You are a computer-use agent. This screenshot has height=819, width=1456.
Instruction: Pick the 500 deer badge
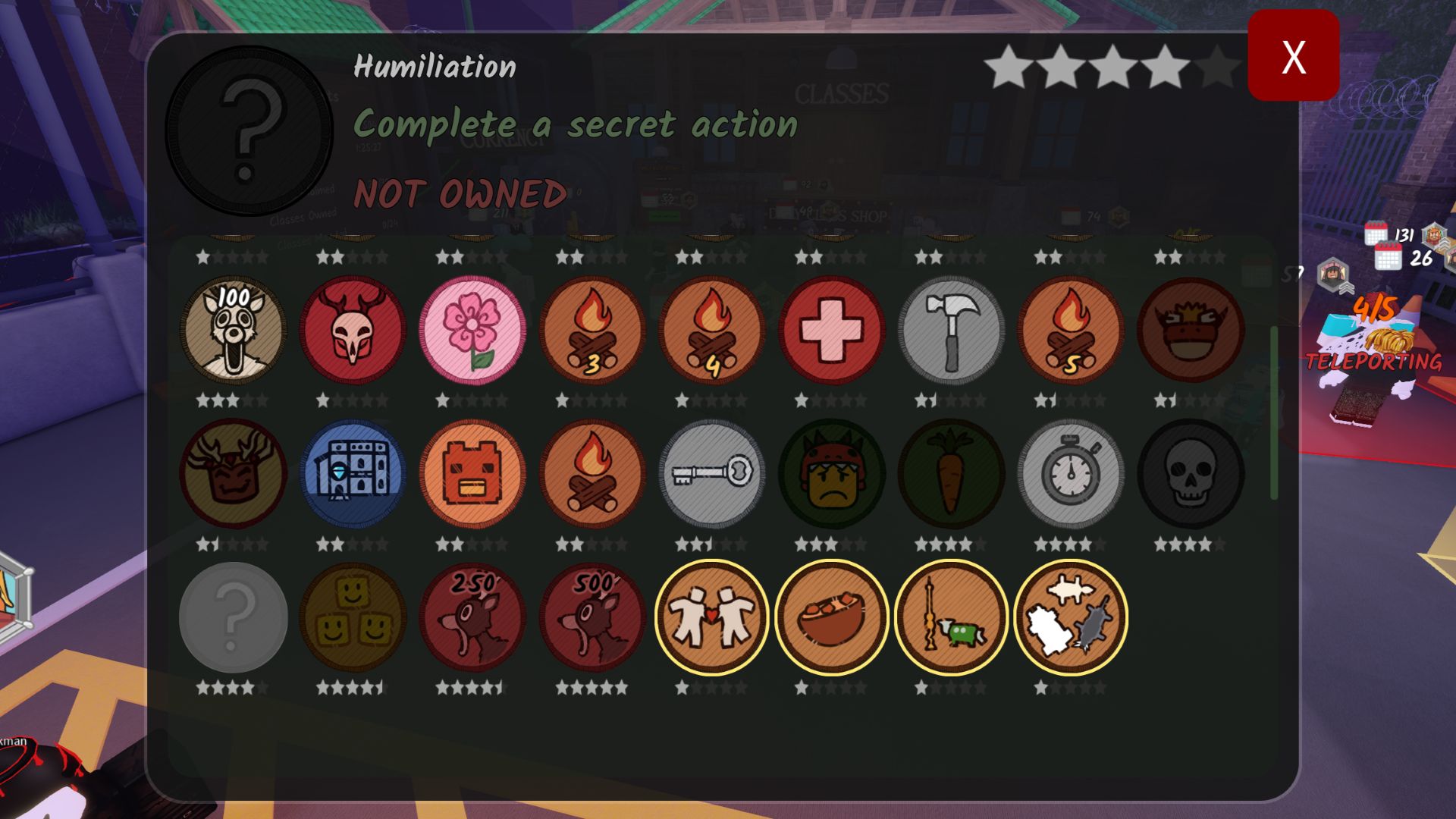(x=591, y=617)
